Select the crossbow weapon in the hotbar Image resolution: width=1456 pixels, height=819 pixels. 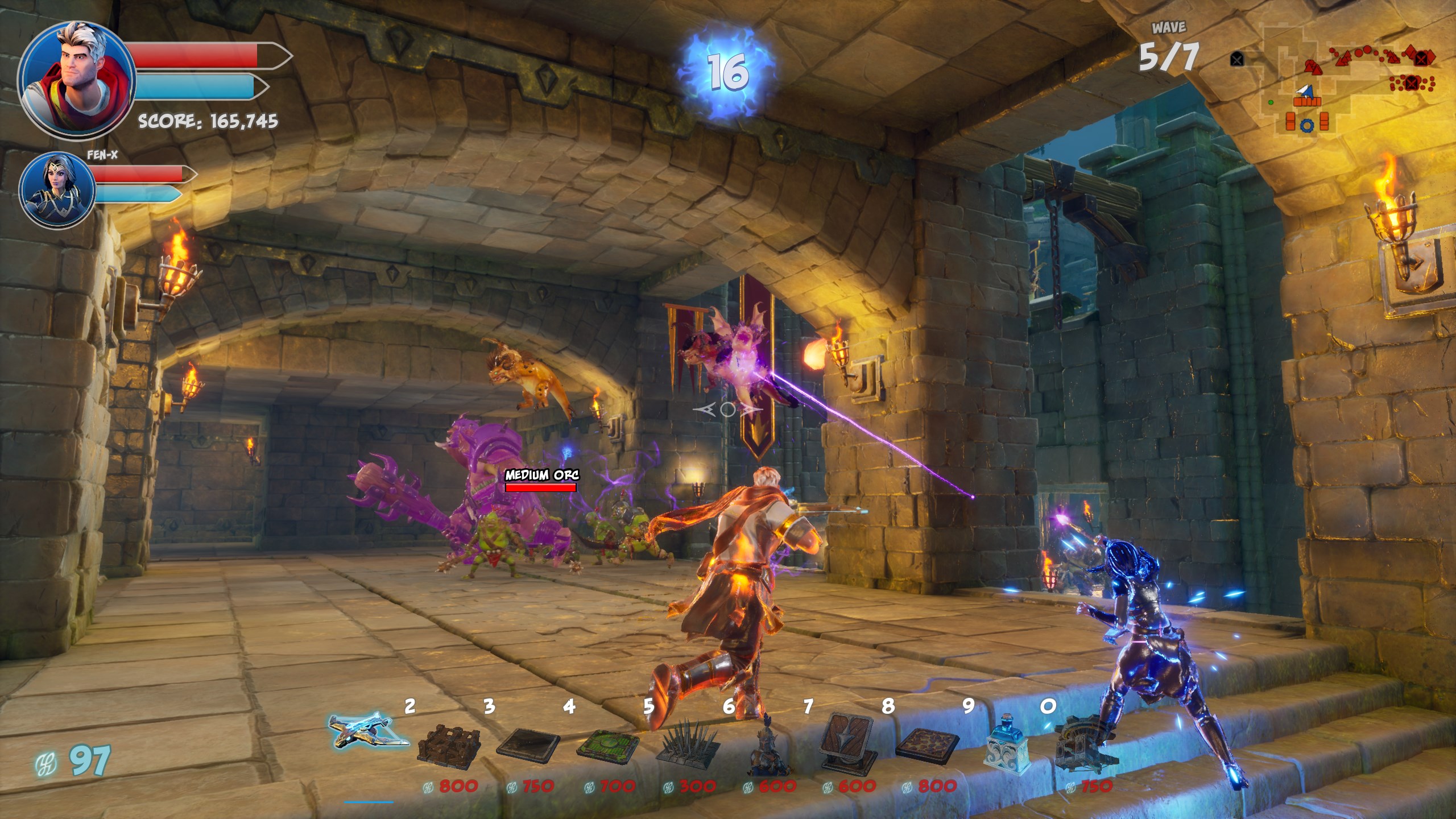point(369,731)
